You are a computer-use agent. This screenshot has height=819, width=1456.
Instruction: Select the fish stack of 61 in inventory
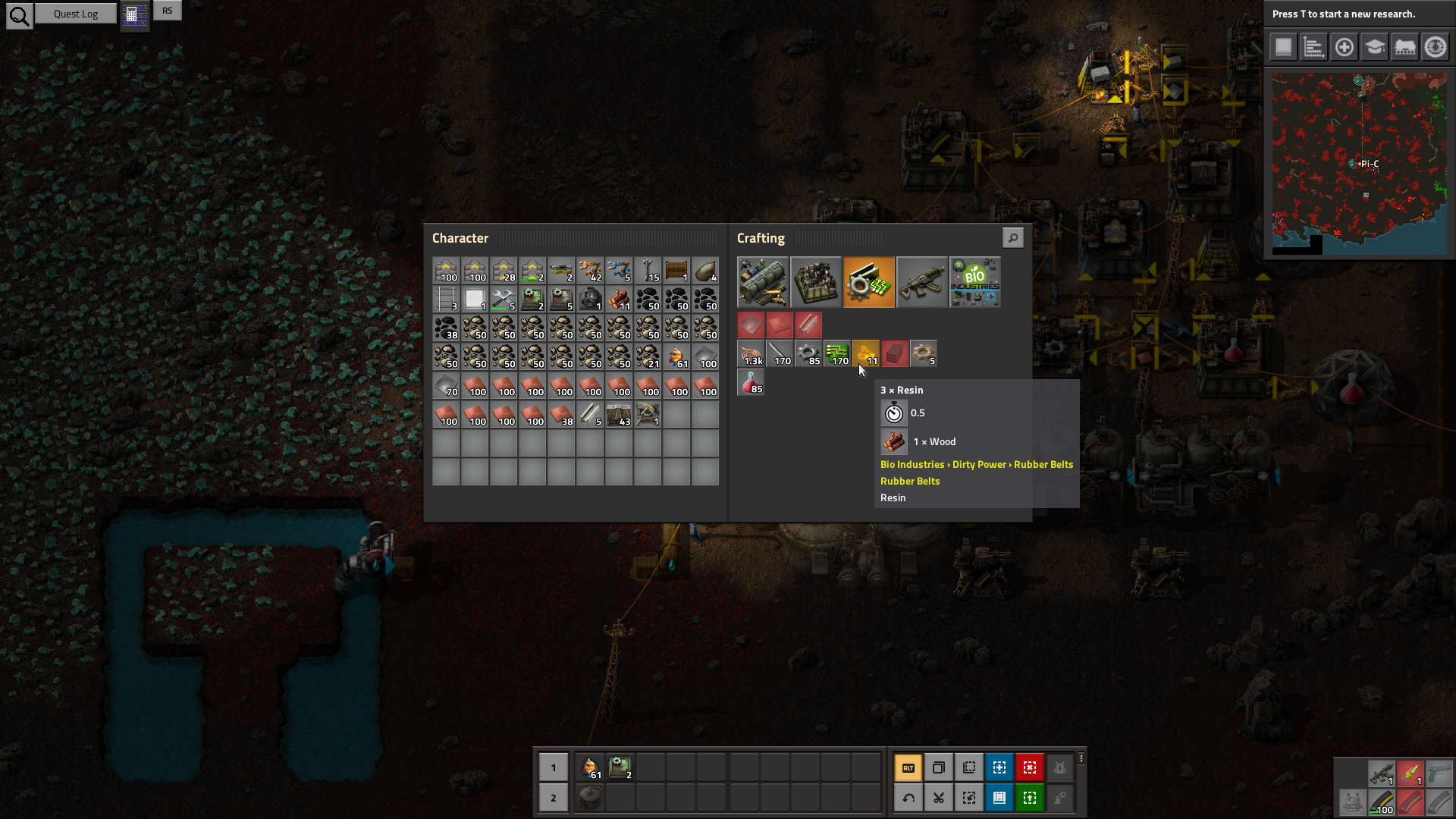coord(677,356)
